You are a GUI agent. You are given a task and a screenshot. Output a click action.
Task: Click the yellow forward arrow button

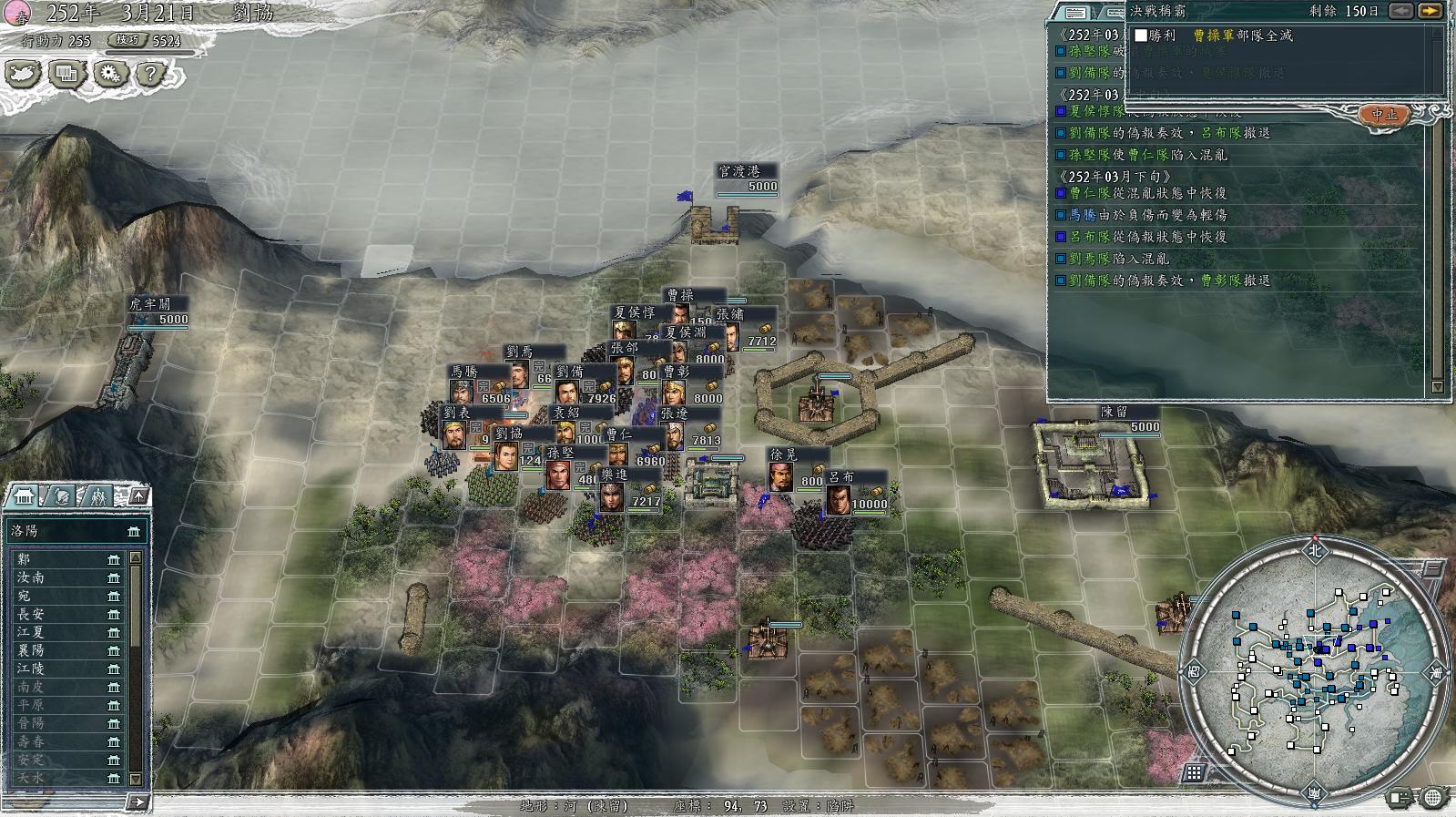pyautogui.click(x=1431, y=11)
